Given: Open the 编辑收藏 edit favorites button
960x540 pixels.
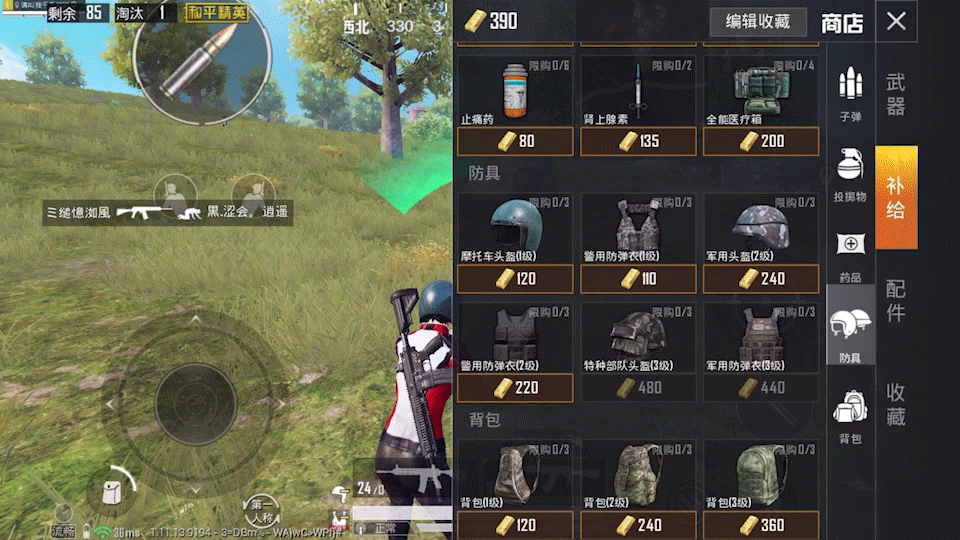Looking at the screenshot, I should click(x=758, y=22).
